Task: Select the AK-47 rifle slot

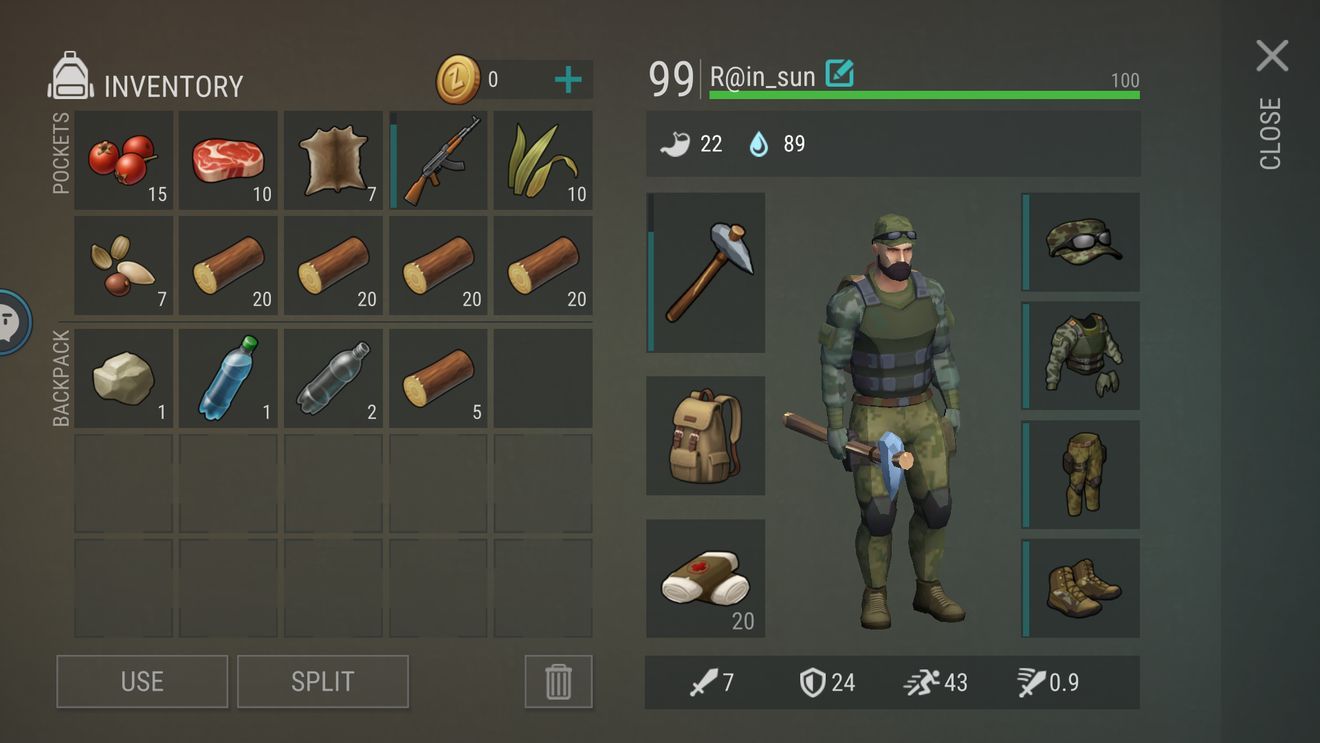Action: 439,160
